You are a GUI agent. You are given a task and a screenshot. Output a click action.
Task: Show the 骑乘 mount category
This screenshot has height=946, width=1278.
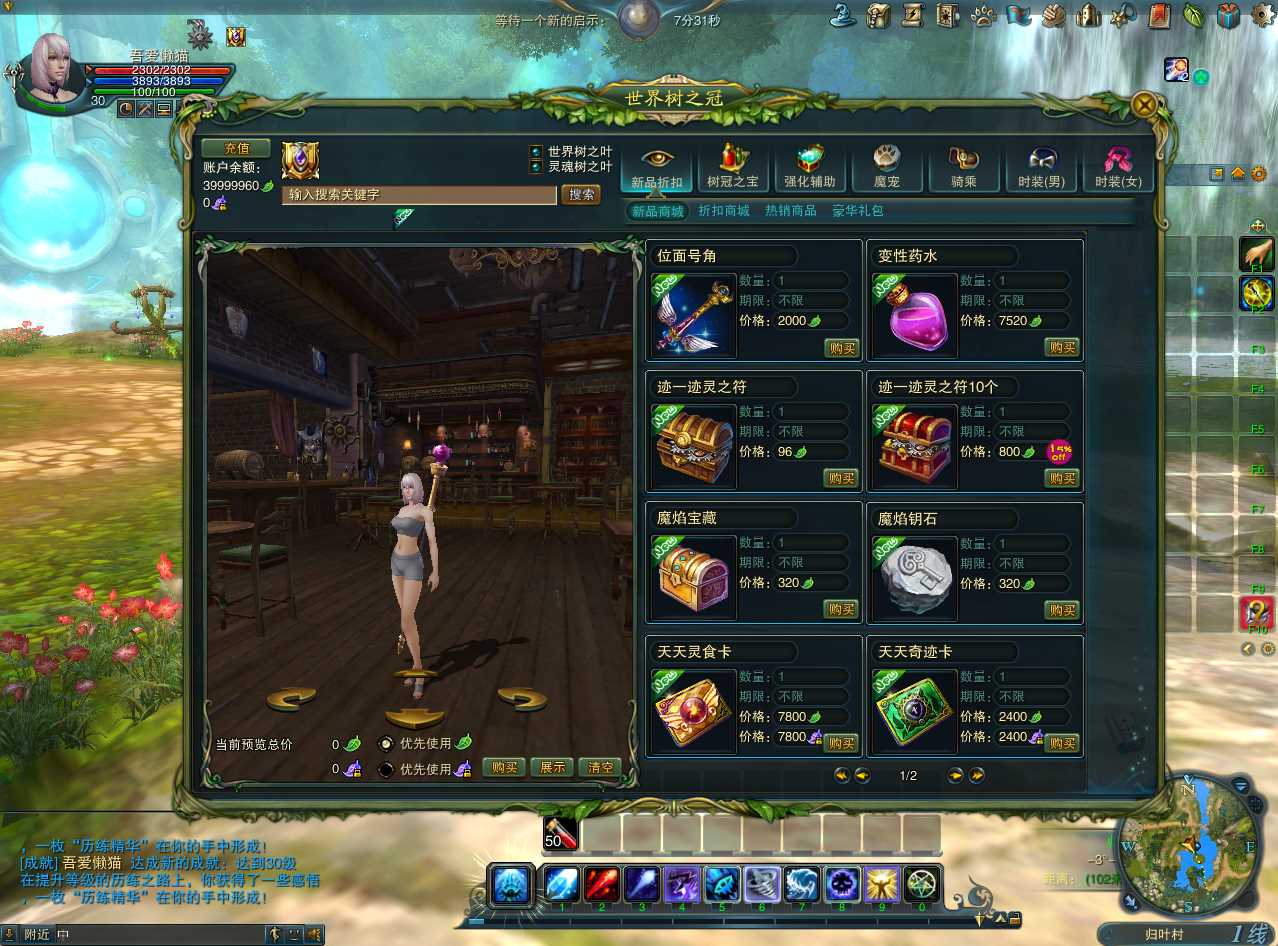[963, 167]
